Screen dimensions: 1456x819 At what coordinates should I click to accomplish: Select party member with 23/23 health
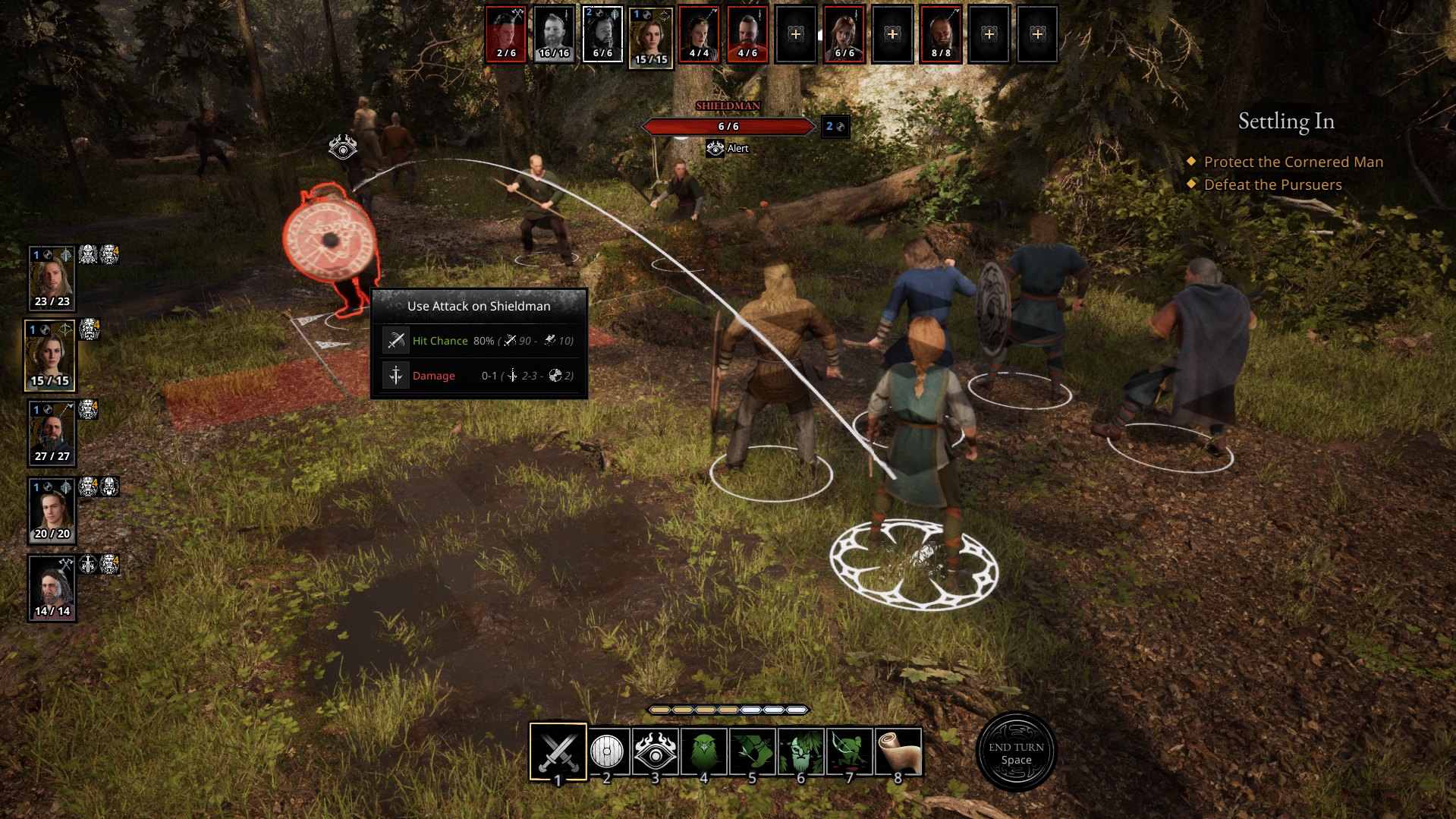coord(52,278)
